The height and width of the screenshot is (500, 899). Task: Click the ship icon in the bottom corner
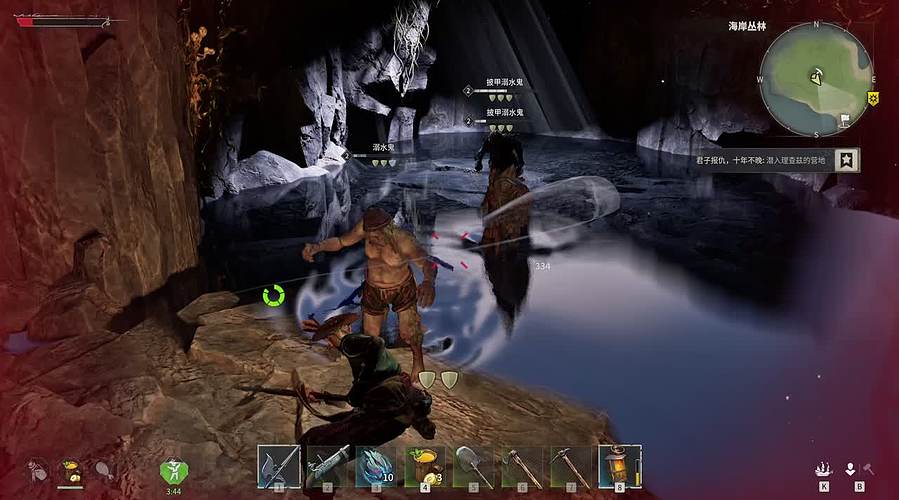[824, 468]
